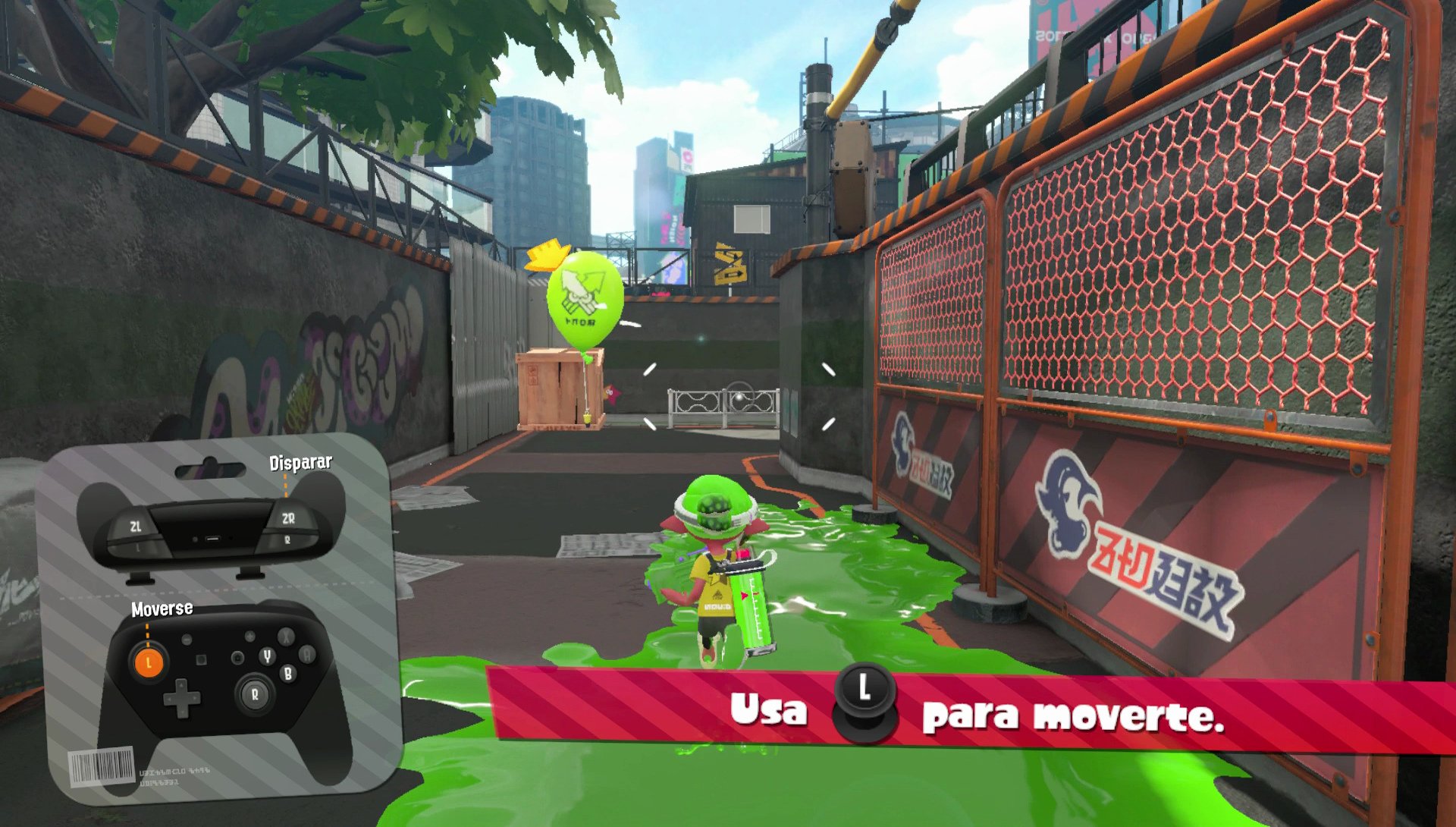Select the R stick on the controller diagram

(256, 692)
